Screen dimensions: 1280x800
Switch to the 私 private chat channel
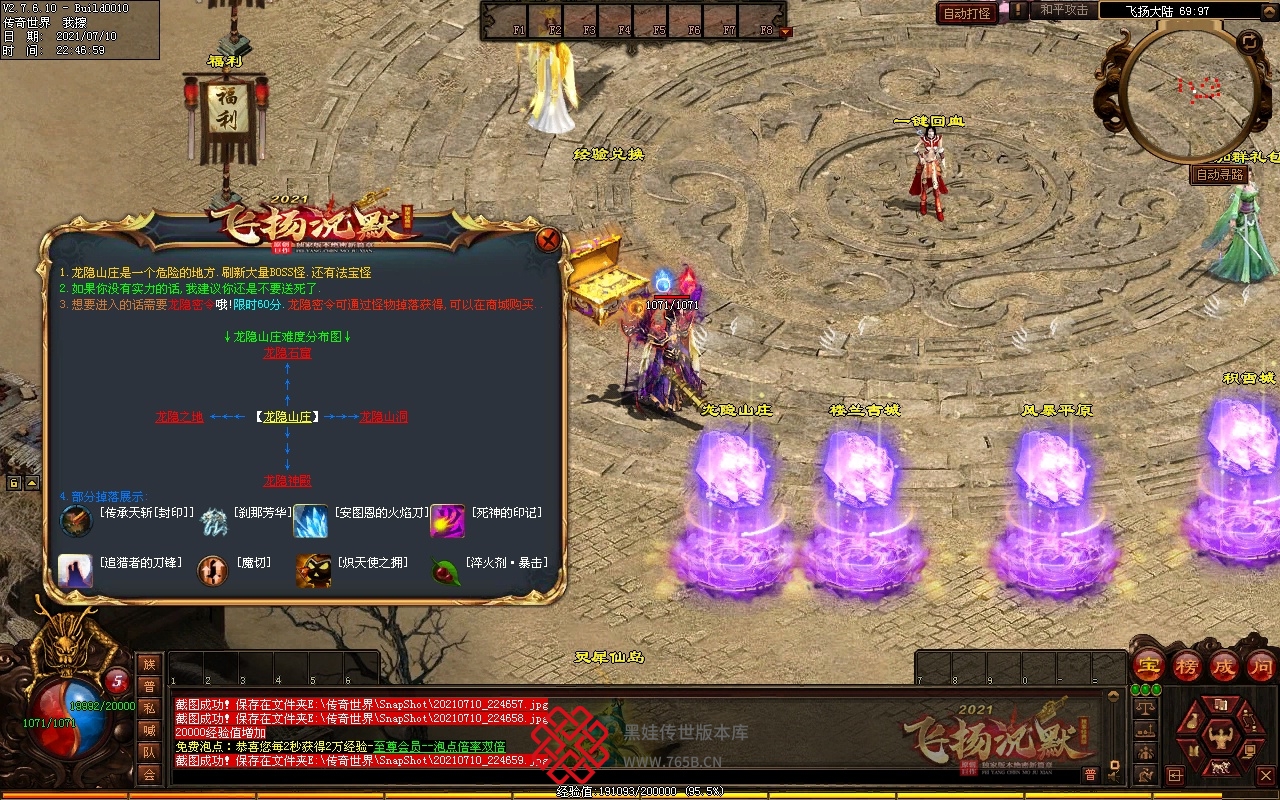149,708
